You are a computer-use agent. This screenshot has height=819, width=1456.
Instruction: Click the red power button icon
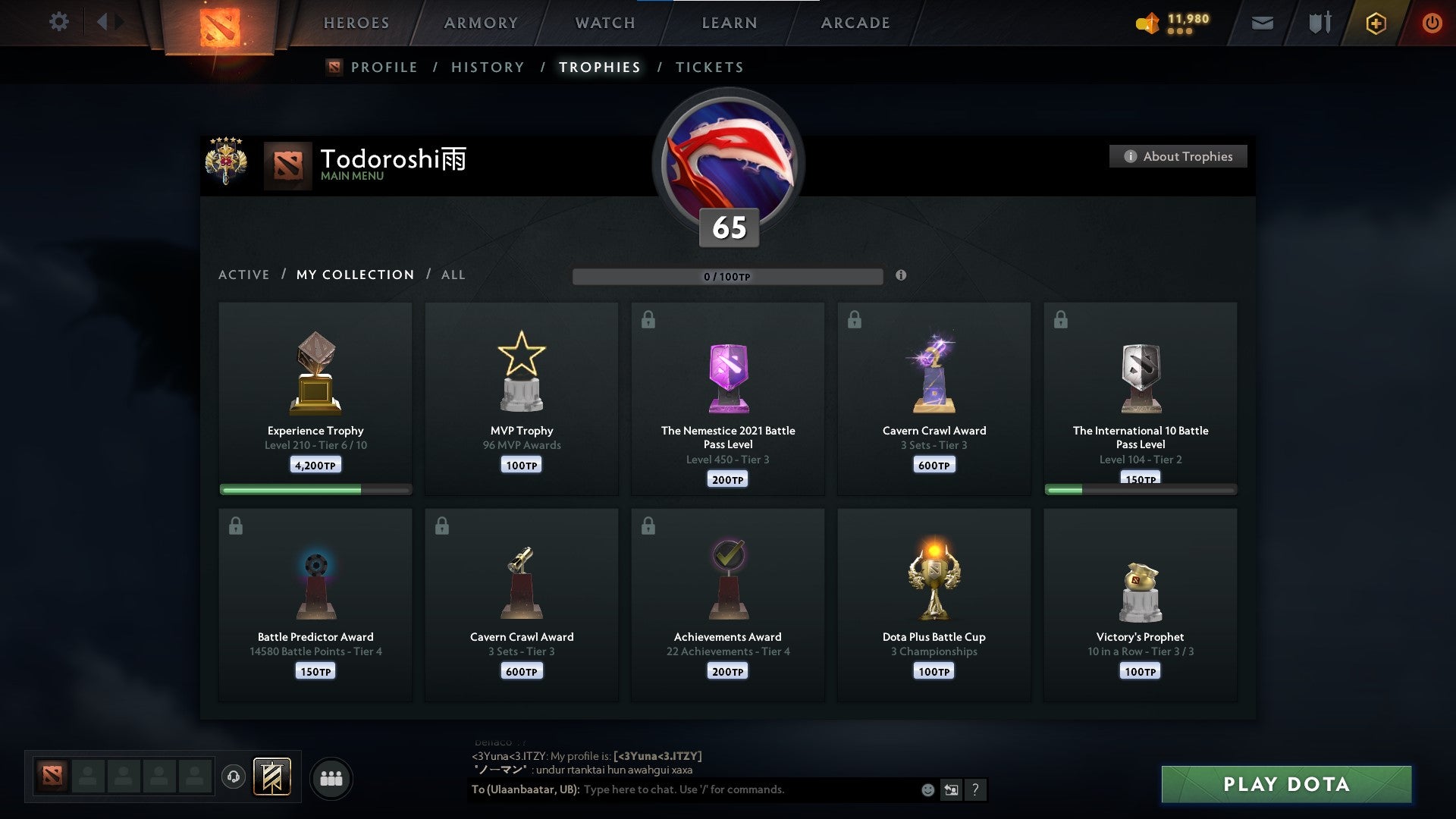pyautogui.click(x=1432, y=23)
